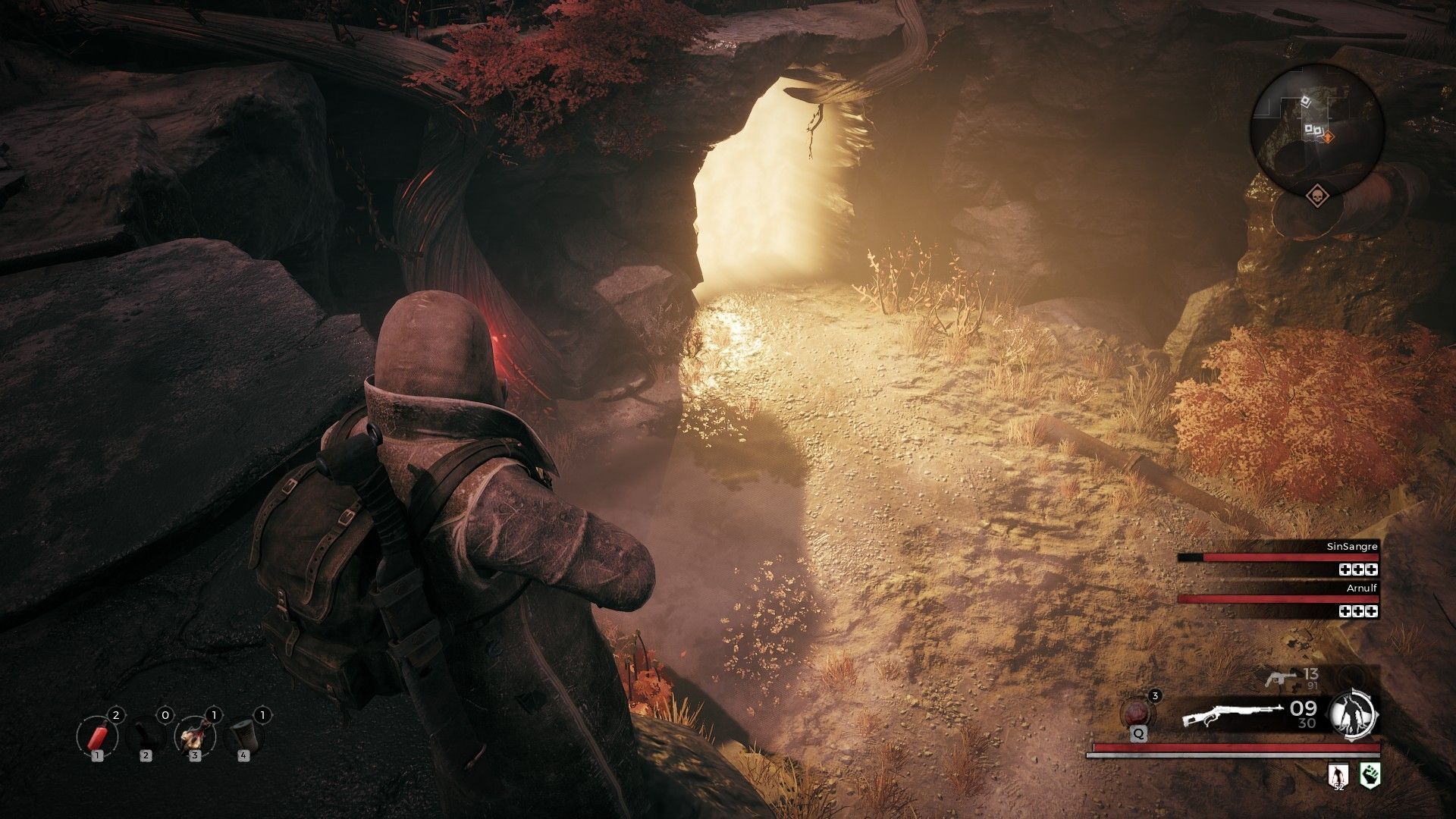Use the red canister in quick slot 1

click(96, 736)
